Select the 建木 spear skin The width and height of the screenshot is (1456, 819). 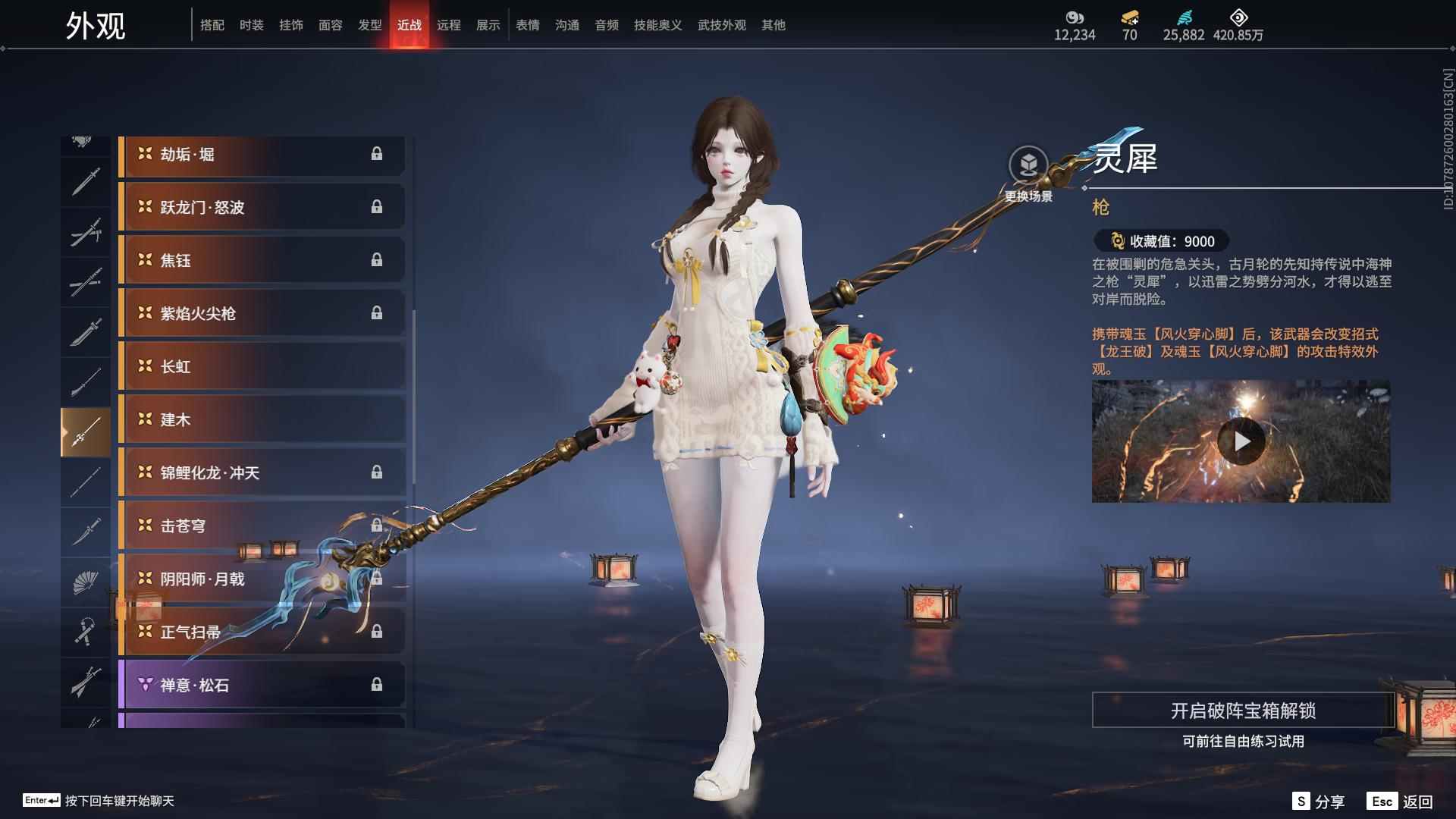262,420
